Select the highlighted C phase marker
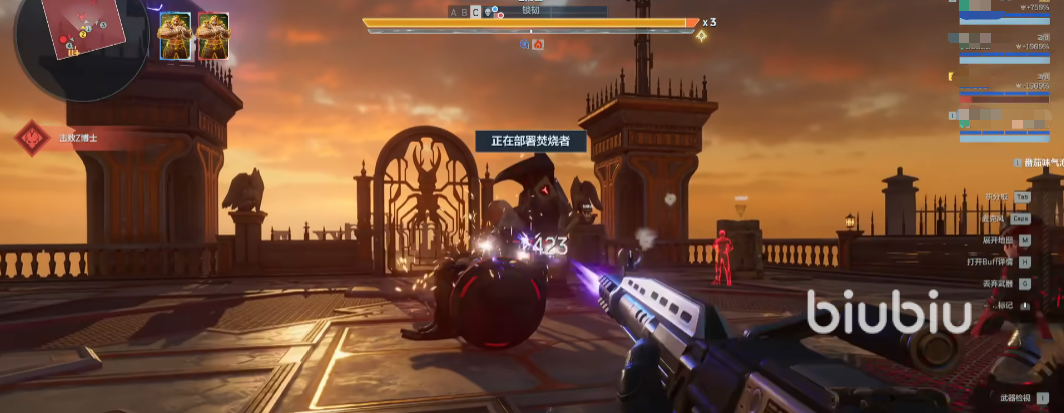The width and height of the screenshot is (1064, 413). pos(476,12)
